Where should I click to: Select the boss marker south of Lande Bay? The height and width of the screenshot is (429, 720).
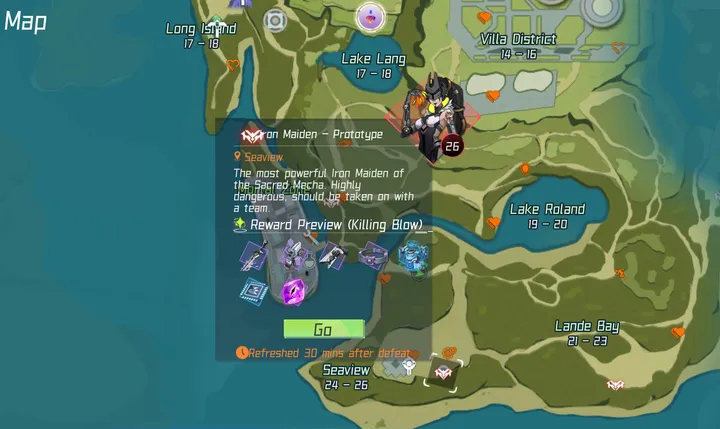[615, 385]
